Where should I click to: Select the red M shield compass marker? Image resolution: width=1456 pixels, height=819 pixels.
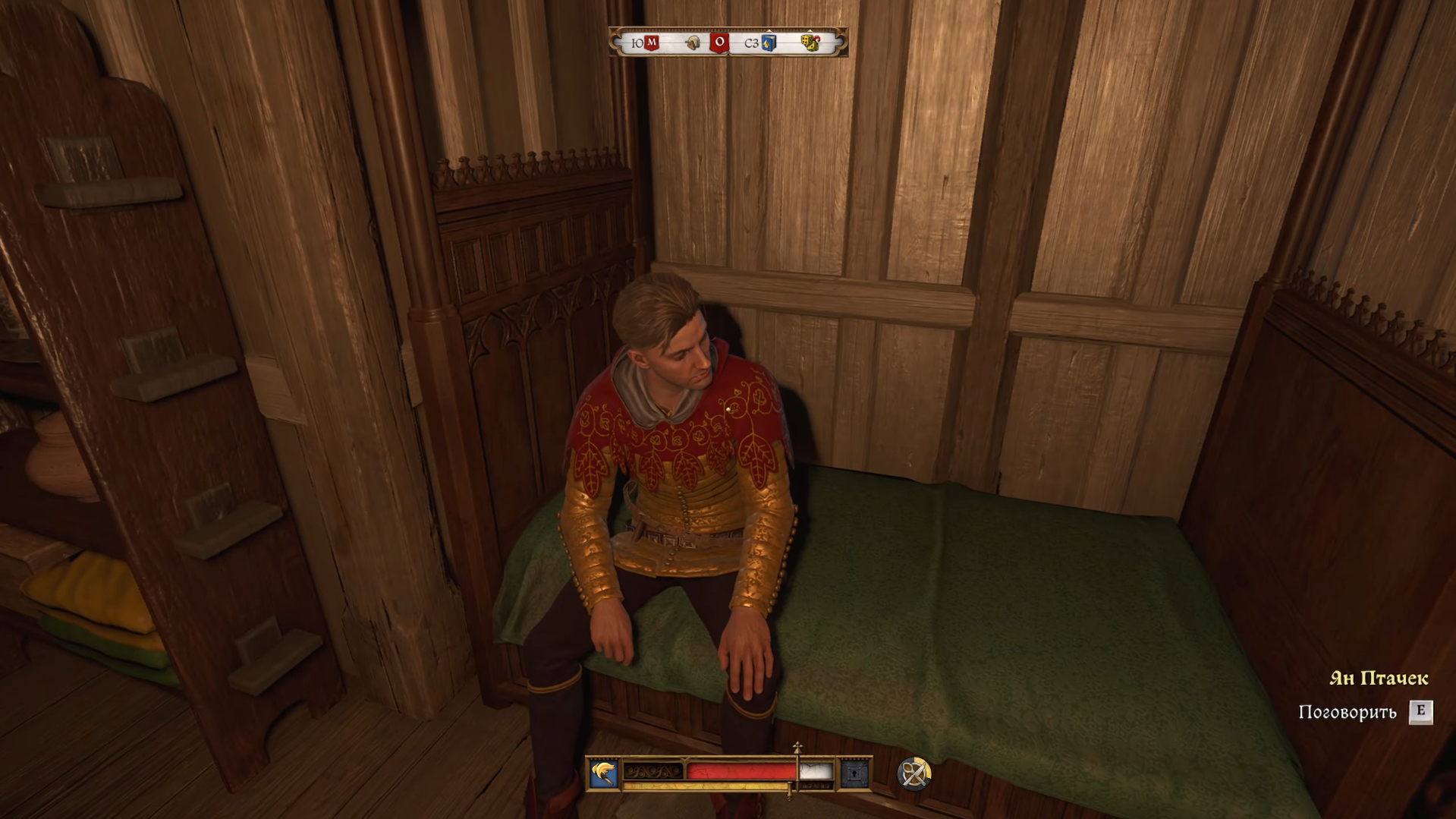tap(651, 43)
